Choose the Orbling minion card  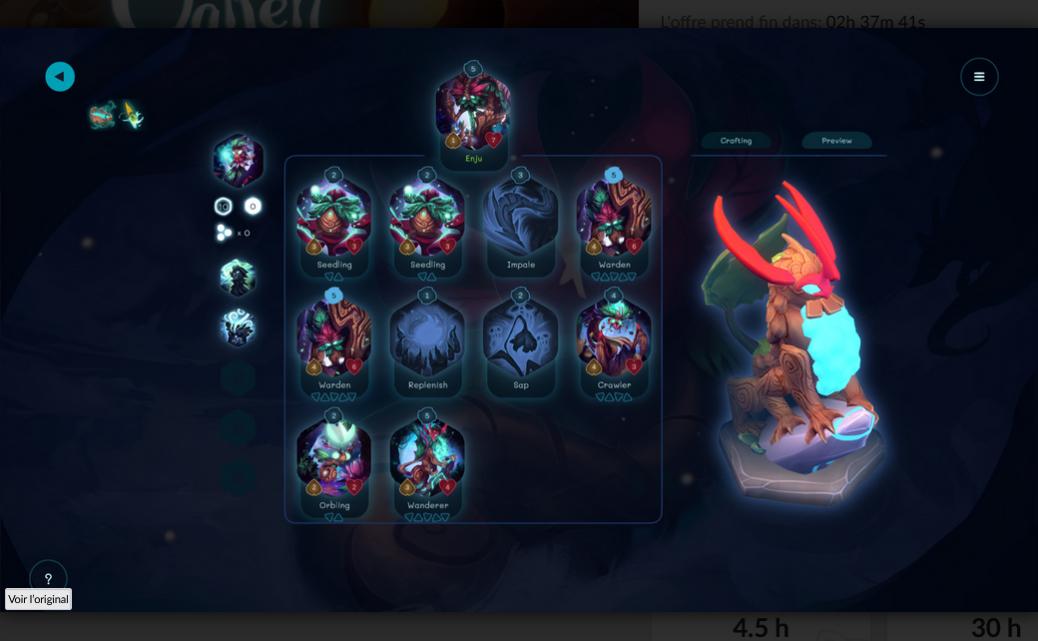334,461
